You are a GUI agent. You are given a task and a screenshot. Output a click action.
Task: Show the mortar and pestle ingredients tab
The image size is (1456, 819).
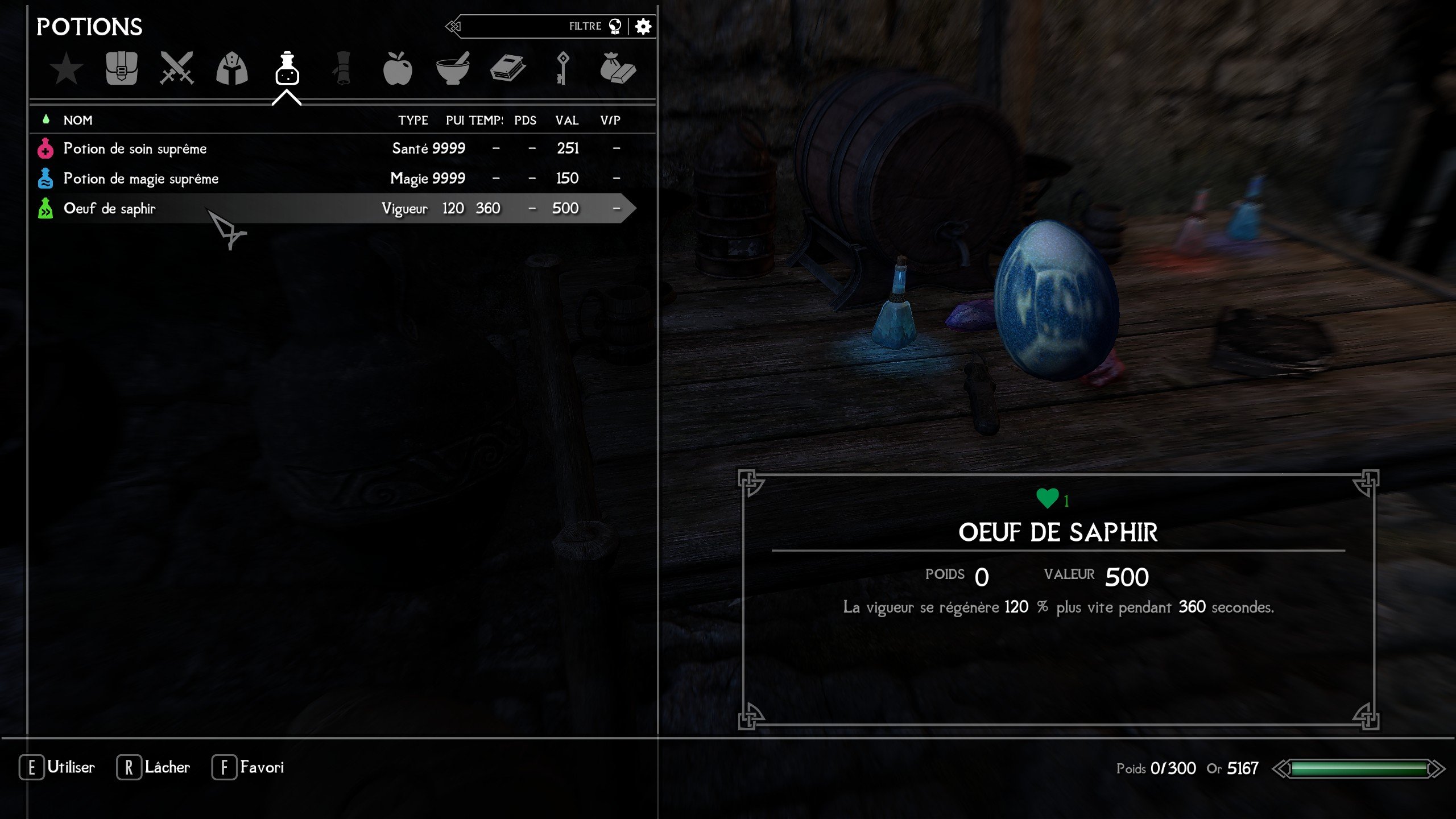click(x=453, y=69)
